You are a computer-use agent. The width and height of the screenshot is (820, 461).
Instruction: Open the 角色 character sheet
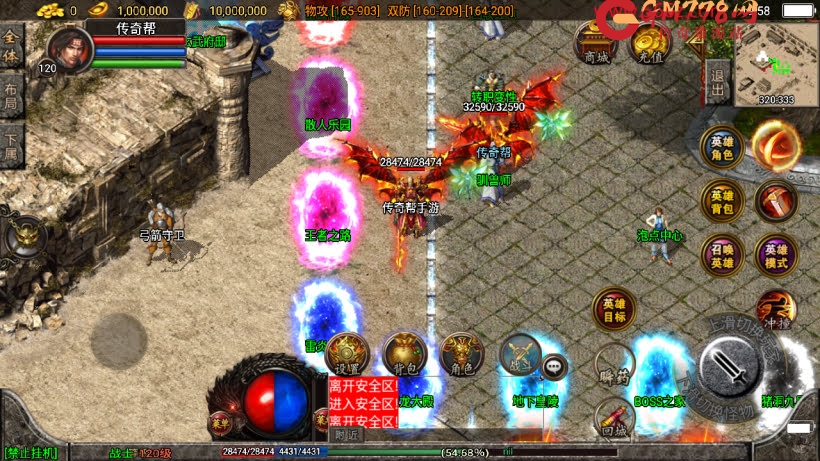pyautogui.click(x=462, y=353)
